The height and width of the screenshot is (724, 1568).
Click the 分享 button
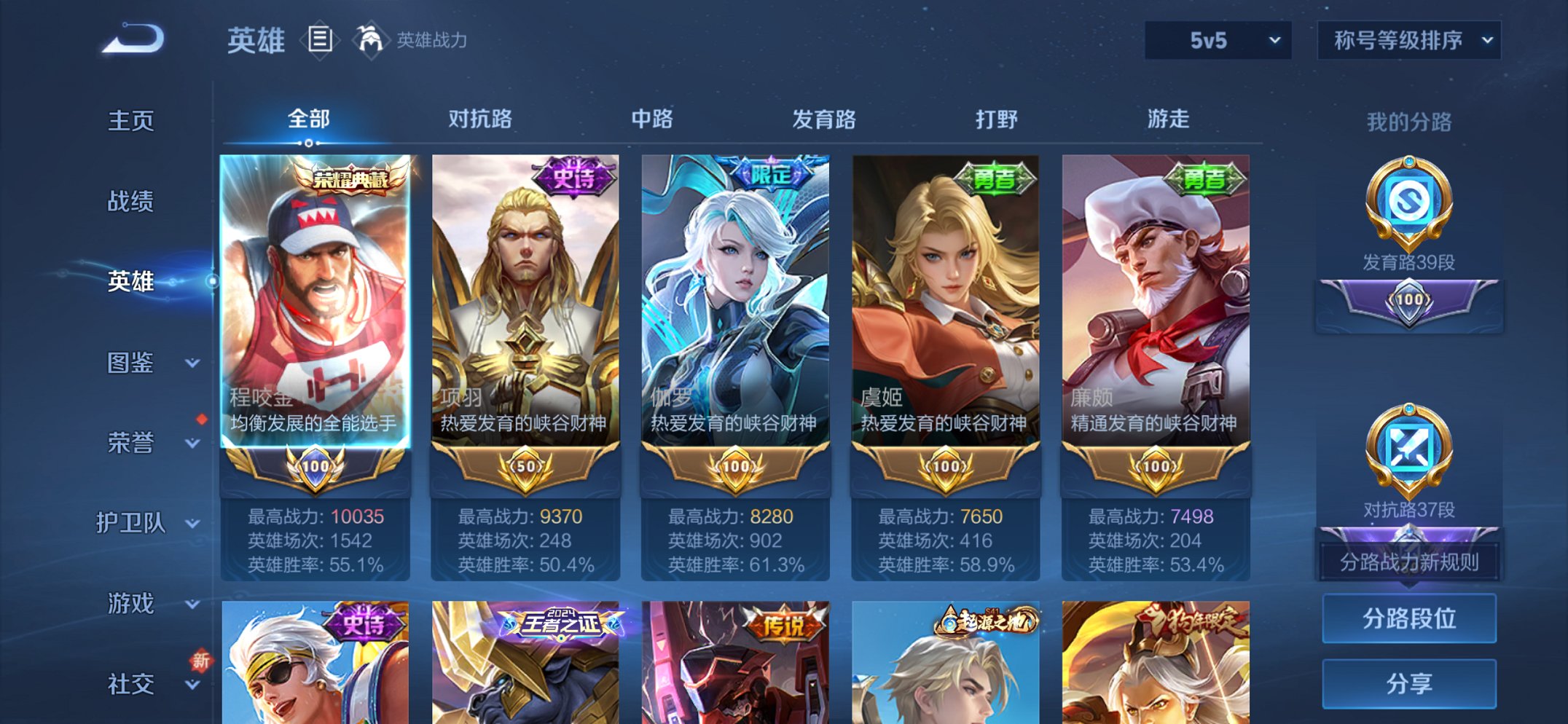[x=1408, y=682]
